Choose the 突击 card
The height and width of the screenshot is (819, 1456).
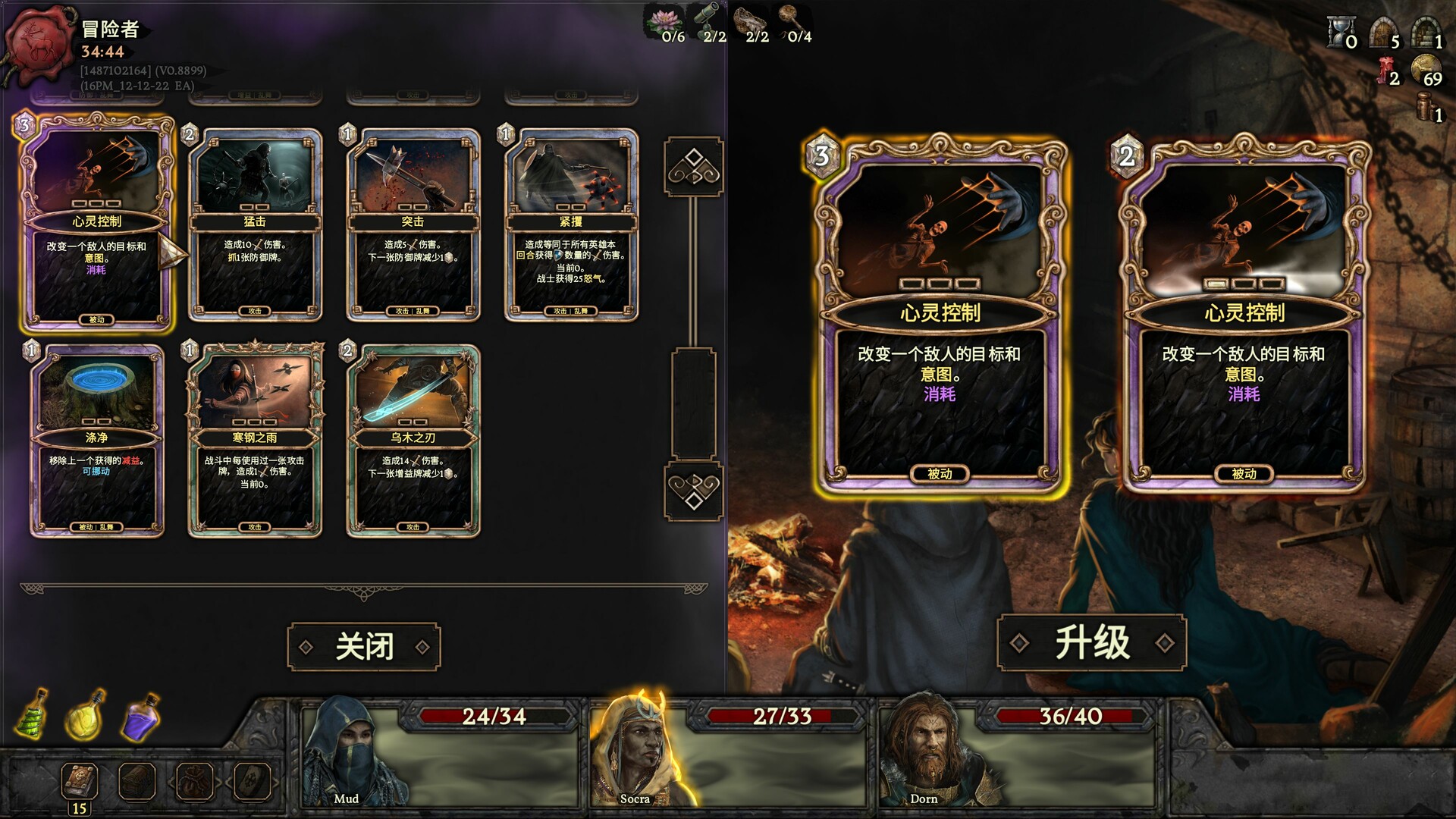pyautogui.click(x=413, y=225)
